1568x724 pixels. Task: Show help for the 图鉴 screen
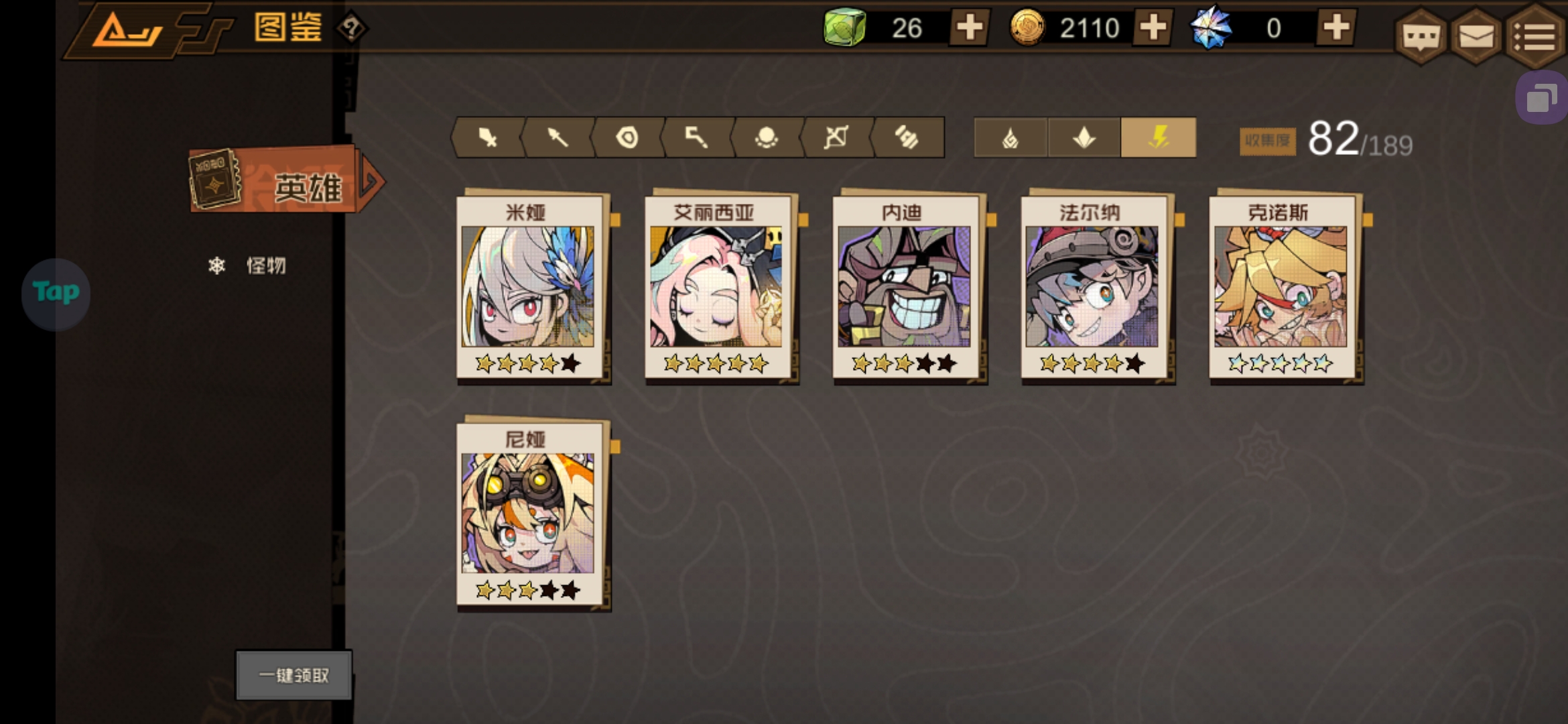pos(351,28)
